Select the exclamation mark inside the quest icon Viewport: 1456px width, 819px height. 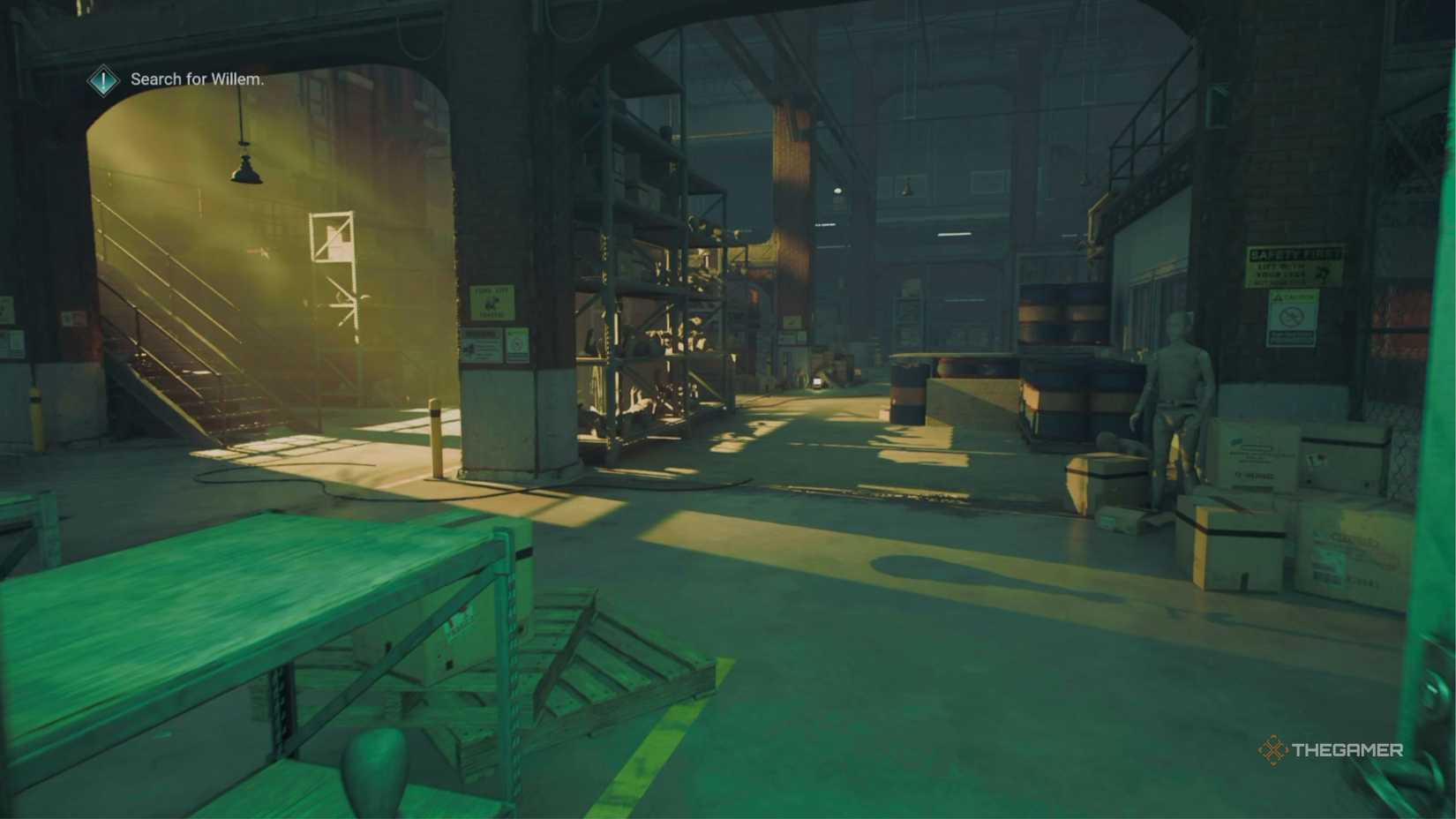pos(103,80)
